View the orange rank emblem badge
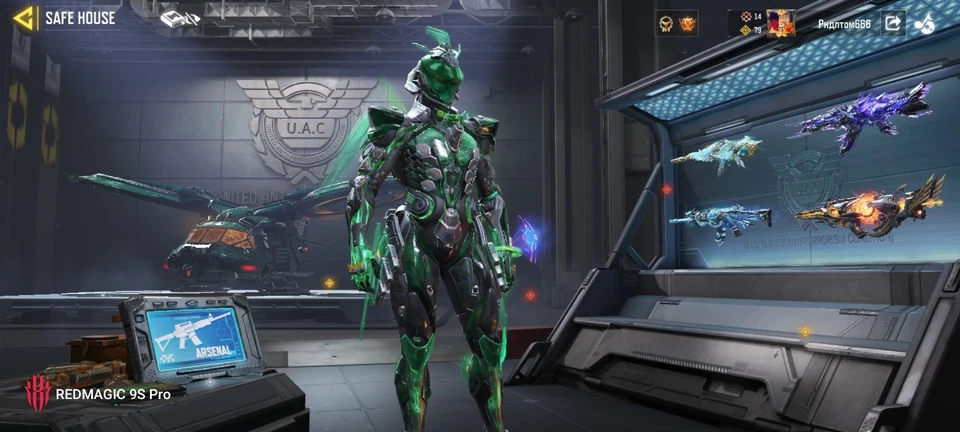Viewport: 960px width, 432px height. (x=687, y=22)
